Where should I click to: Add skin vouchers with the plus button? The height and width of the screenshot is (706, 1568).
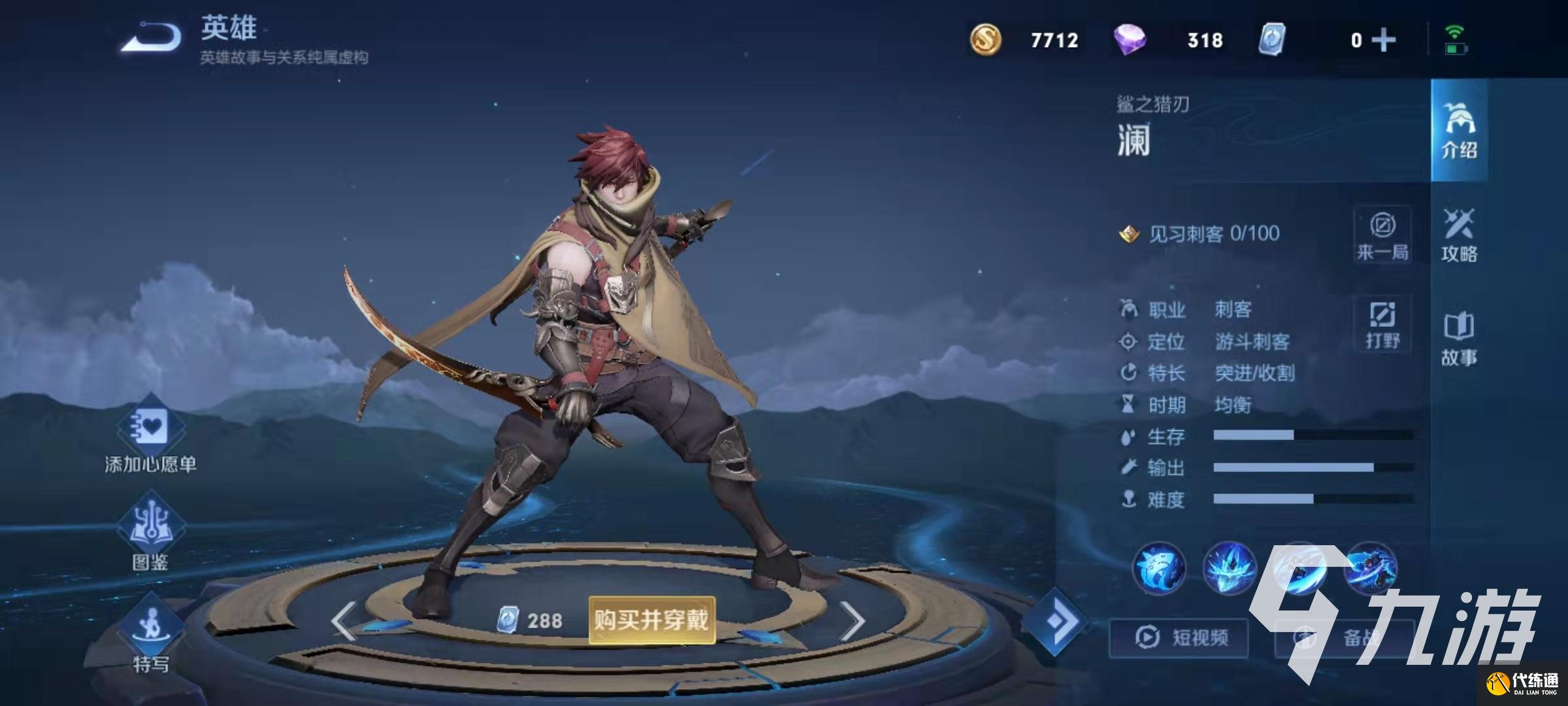(x=1384, y=41)
